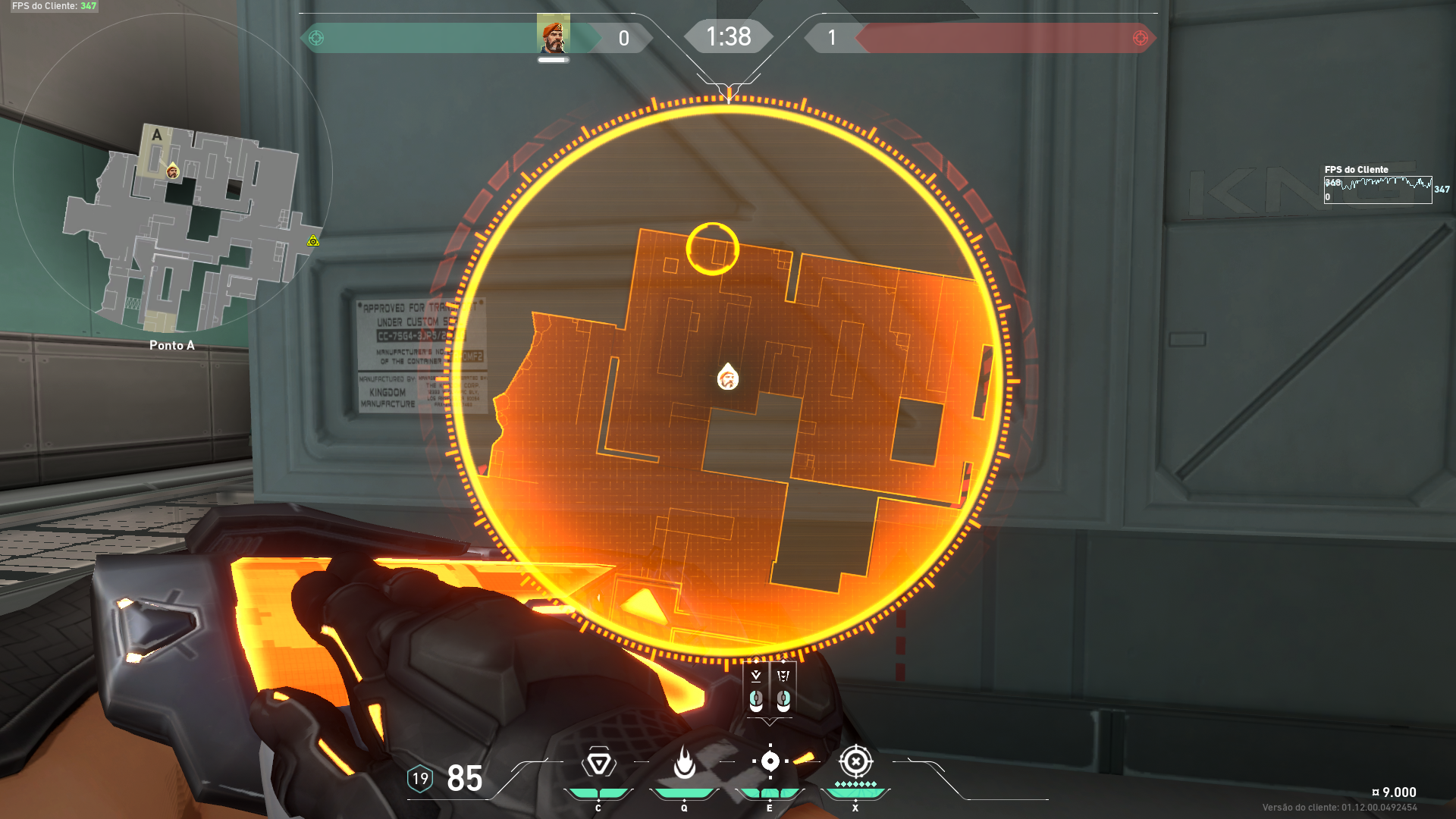Click the yellow smoke placement circle on the map
The width and height of the screenshot is (1456, 819).
(x=712, y=248)
